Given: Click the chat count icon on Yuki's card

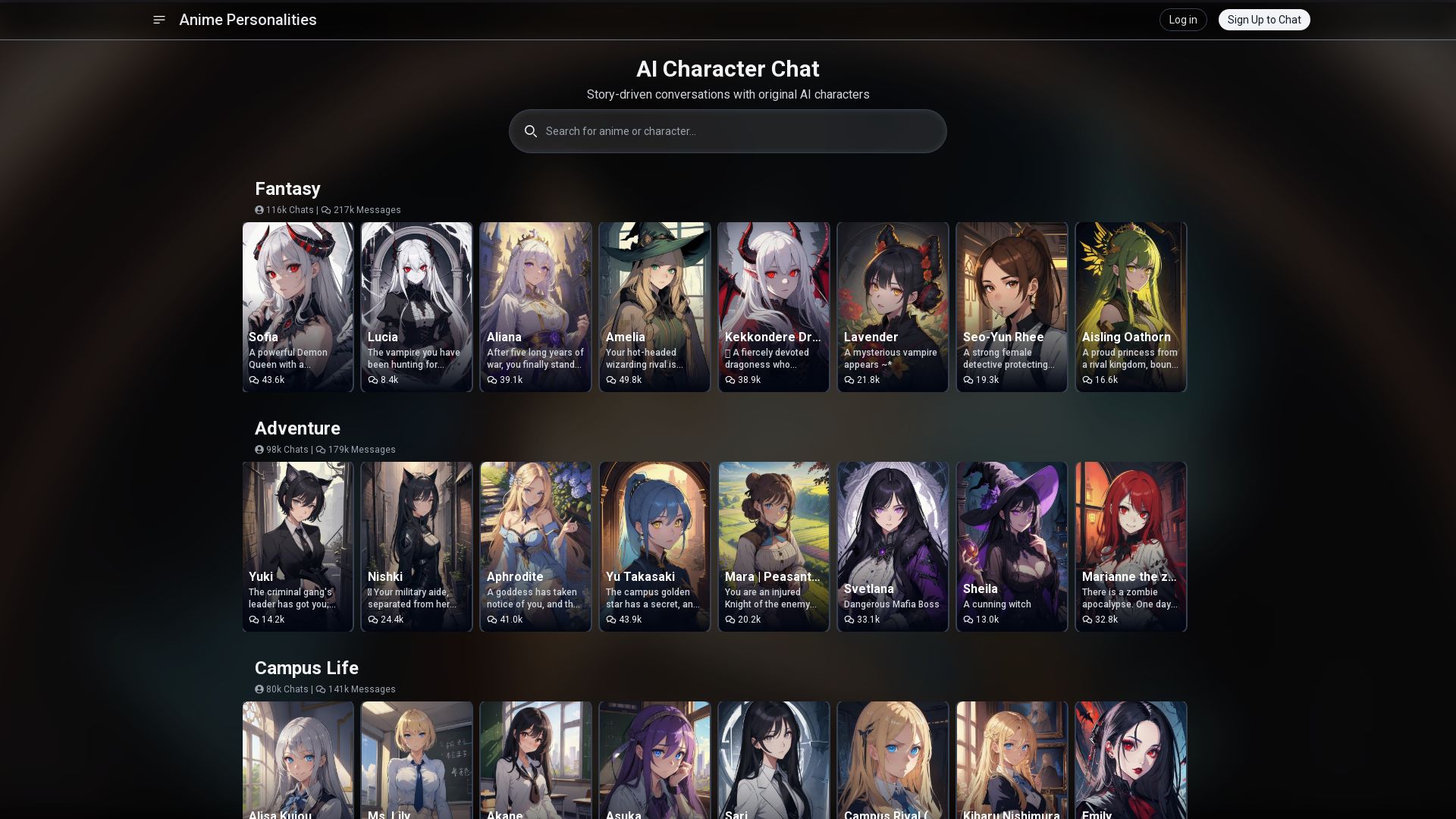Looking at the screenshot, I should (x=255, y=619).
